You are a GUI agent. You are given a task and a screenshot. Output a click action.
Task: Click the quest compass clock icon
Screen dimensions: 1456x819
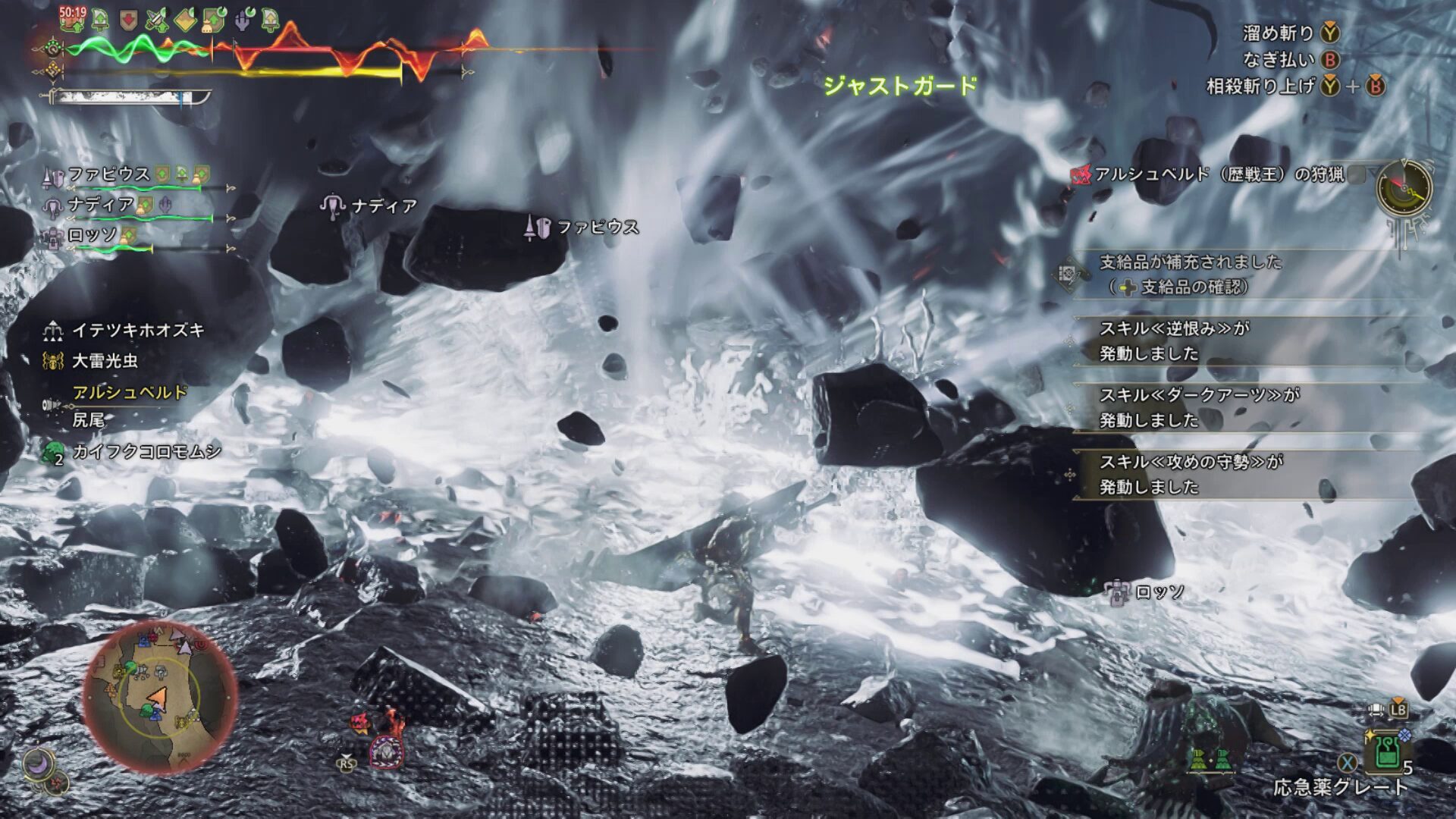tap(1404, 188)
